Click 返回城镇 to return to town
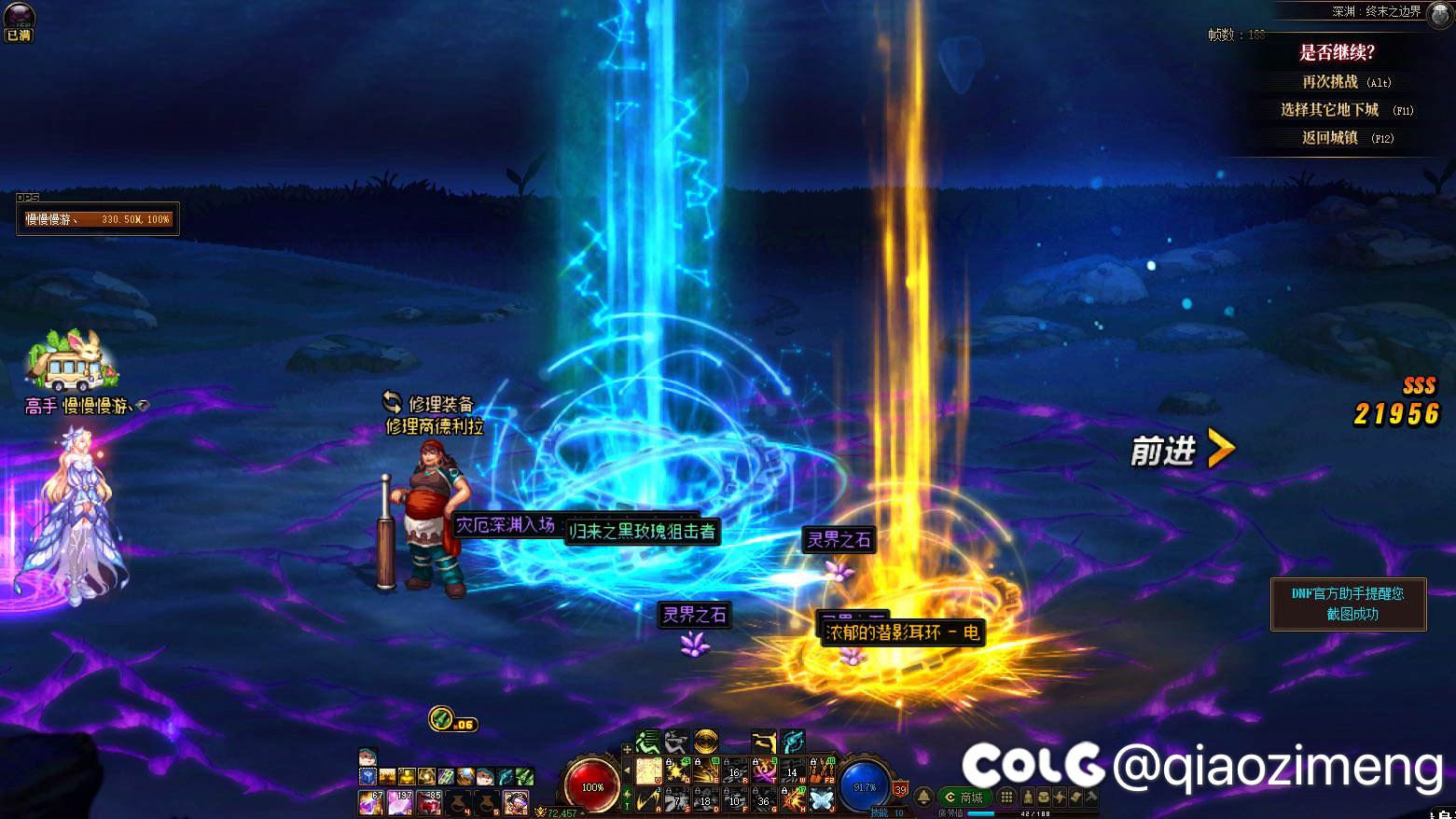This screenshot has height=819, width=1456. pyautogui.click(x=1345, y=138)
